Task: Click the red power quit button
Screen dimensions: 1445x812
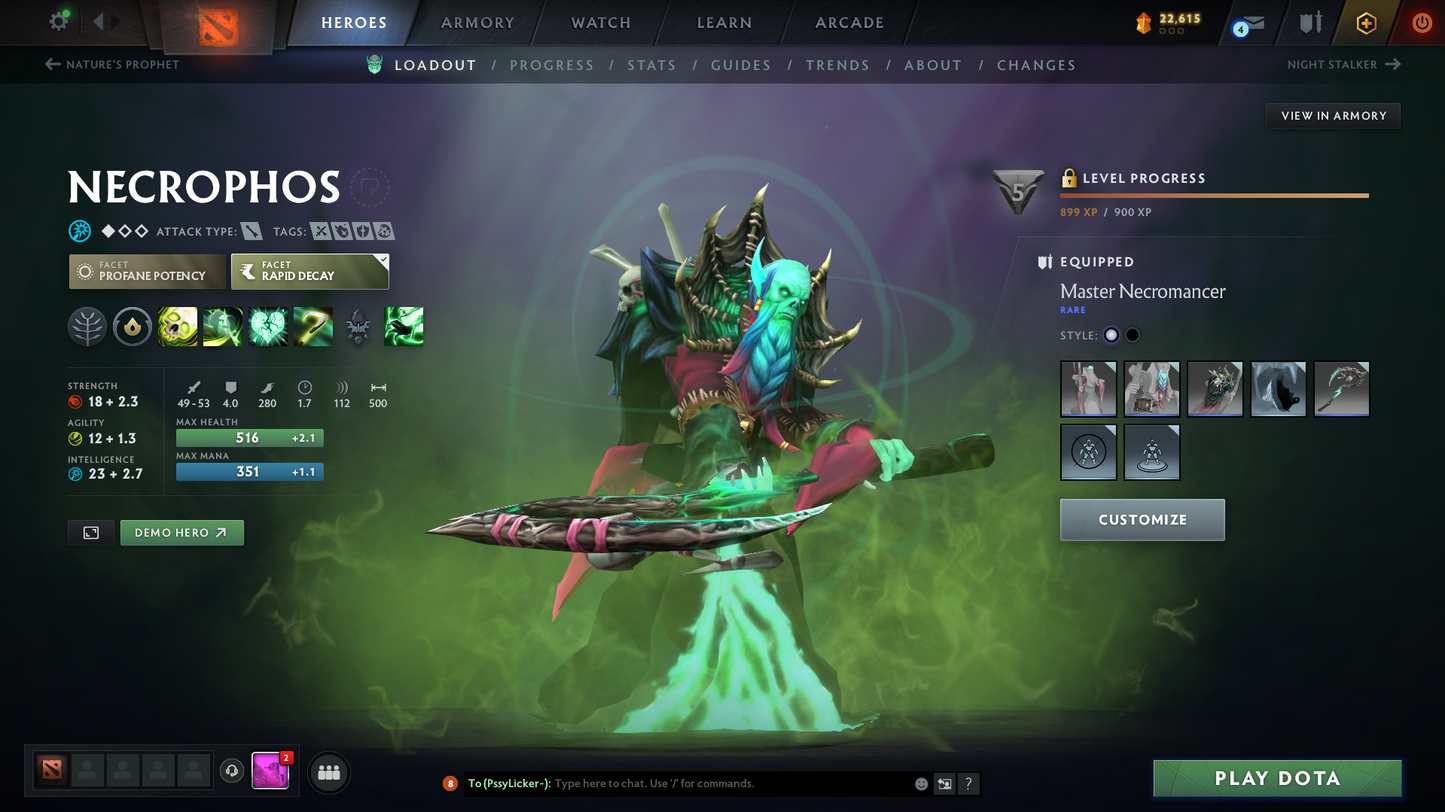Action: pyautogui.click(x=1421, y=22)
